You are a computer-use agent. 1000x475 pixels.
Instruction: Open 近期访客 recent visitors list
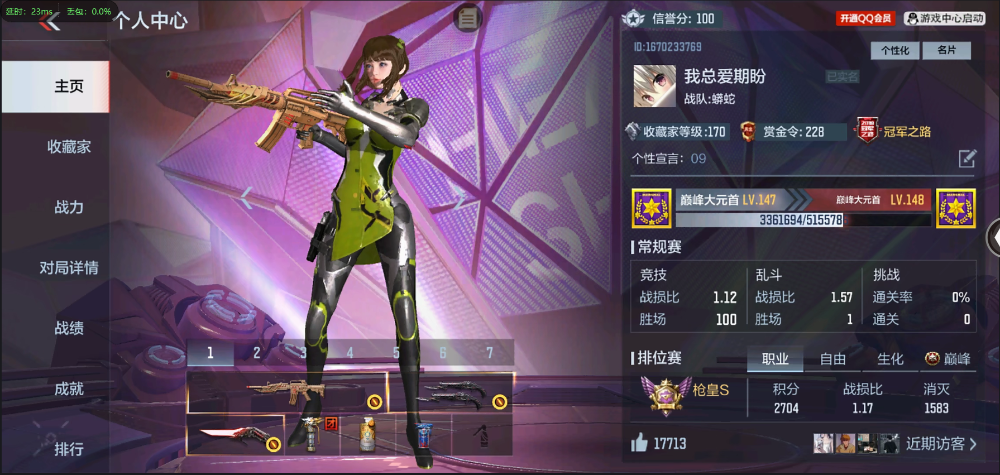(942, 443)
